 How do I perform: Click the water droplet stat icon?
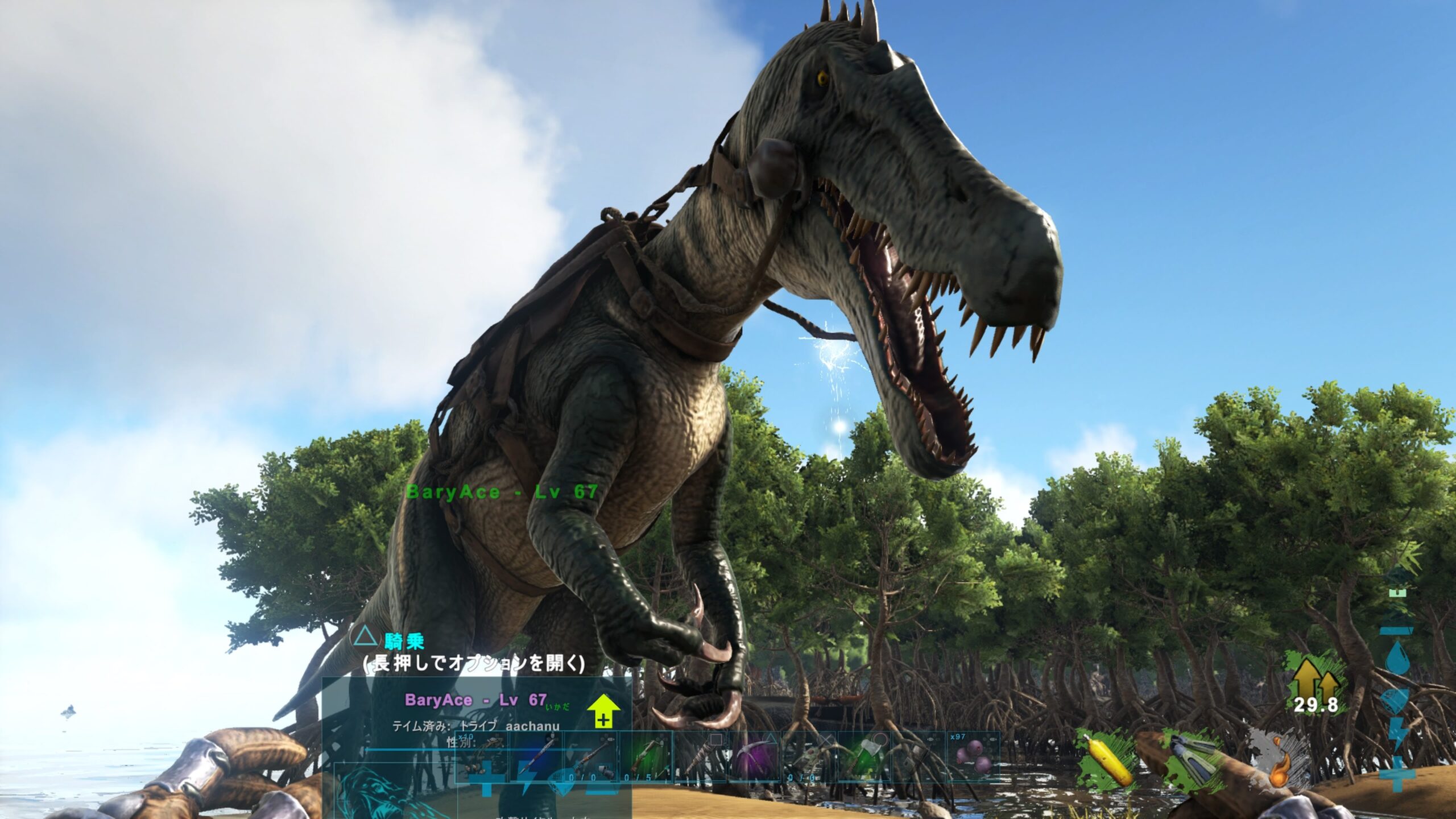coord(1397,657)
